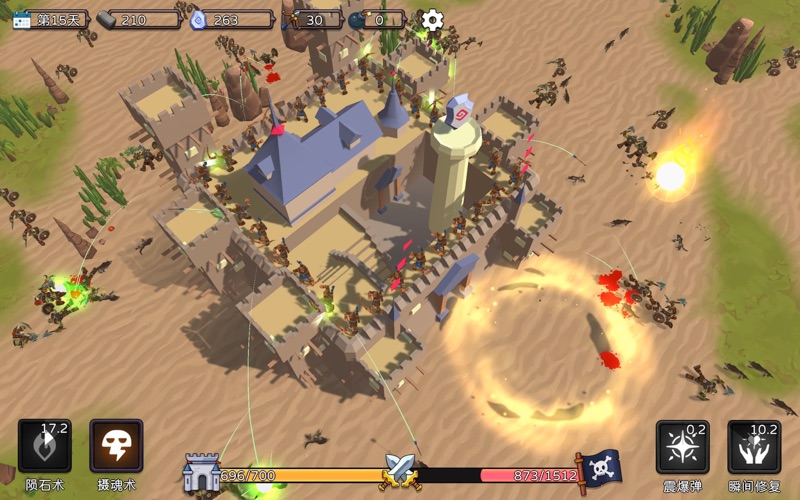800x500 pixels.
Task: Open settings with the gear icon
Action: [x=432, y=19]
